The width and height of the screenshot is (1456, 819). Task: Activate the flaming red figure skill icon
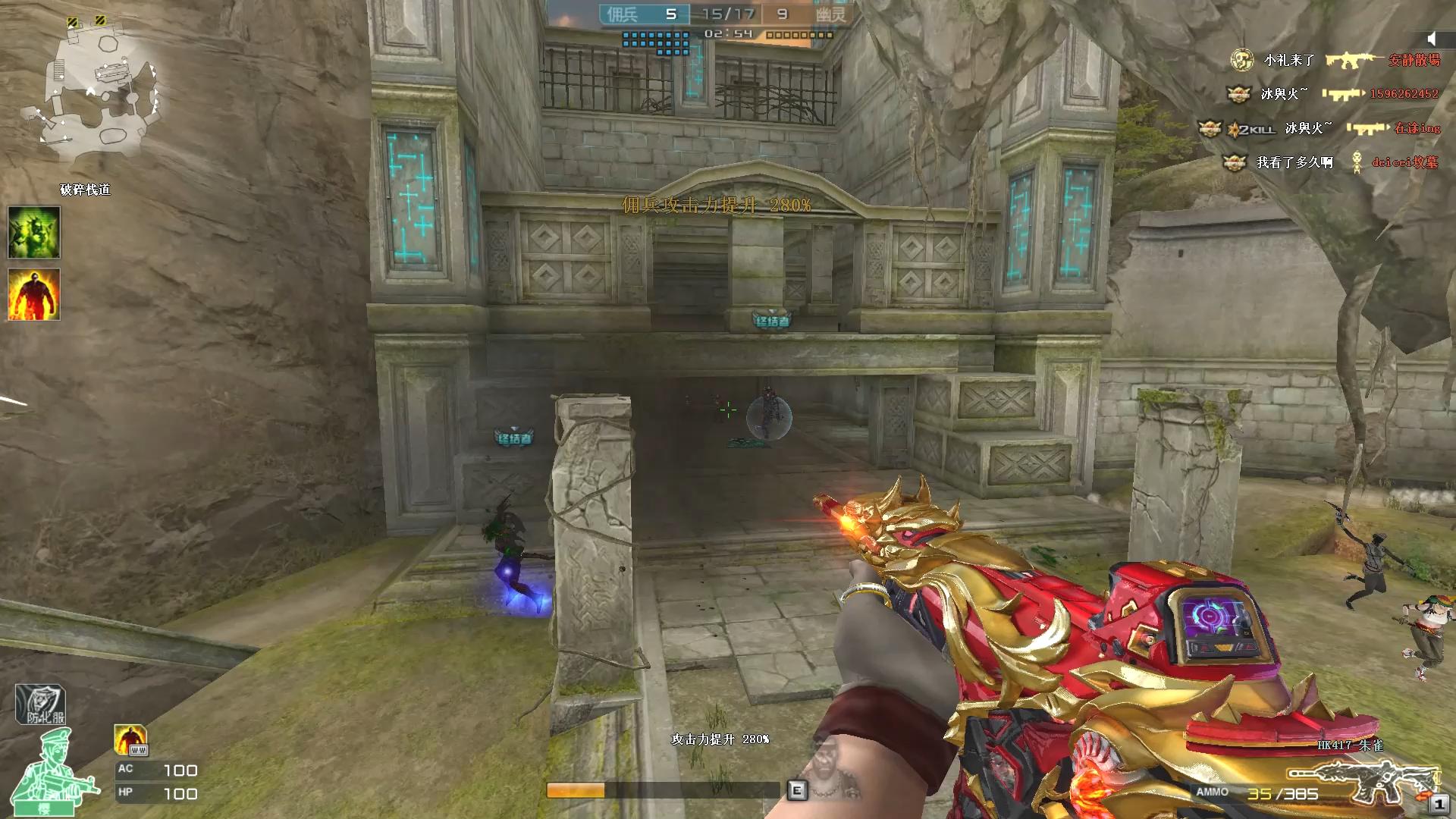[34, 294]
